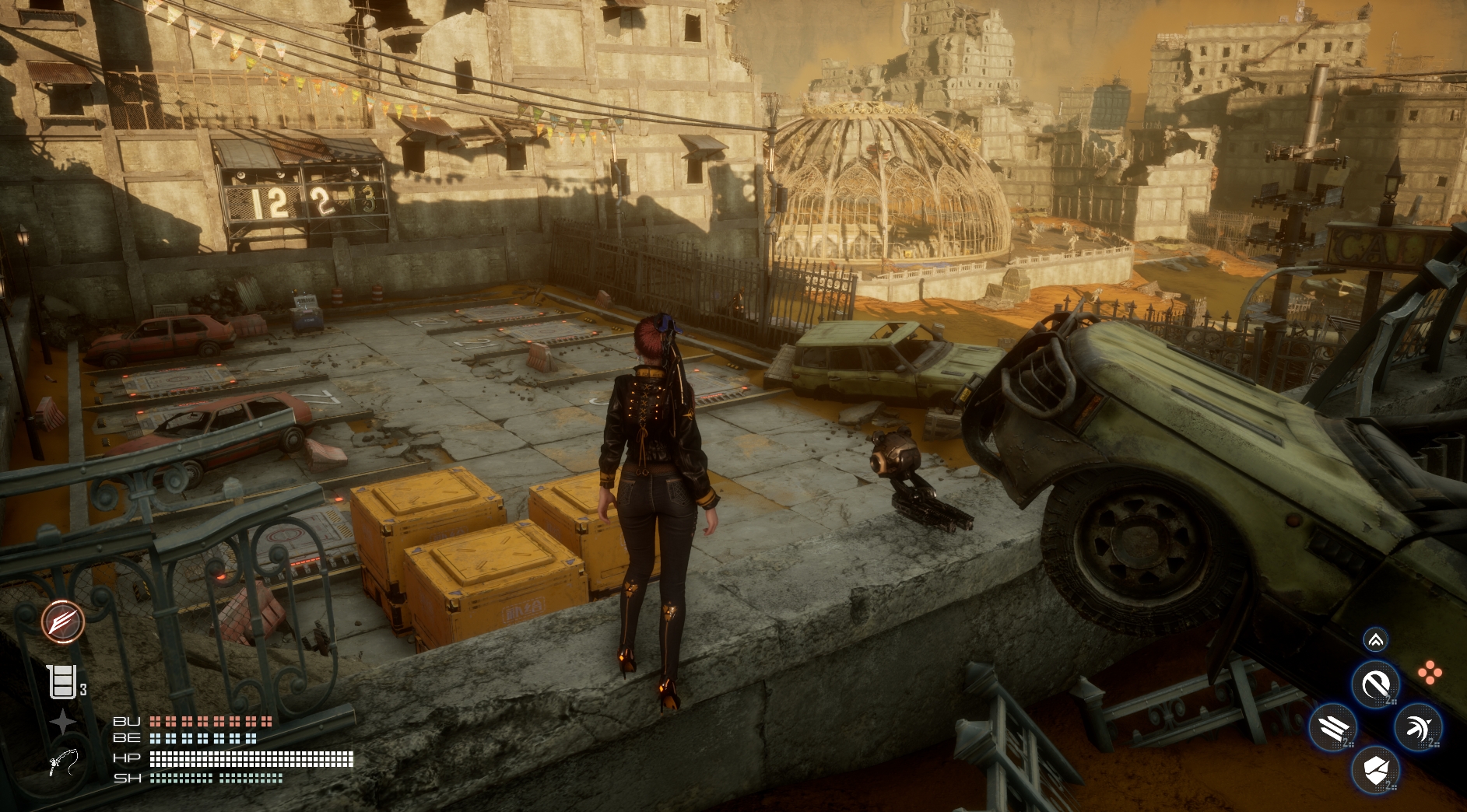Trigger the triple blade skill icon
This screenshot has height=812, width=1467.
1333,729
